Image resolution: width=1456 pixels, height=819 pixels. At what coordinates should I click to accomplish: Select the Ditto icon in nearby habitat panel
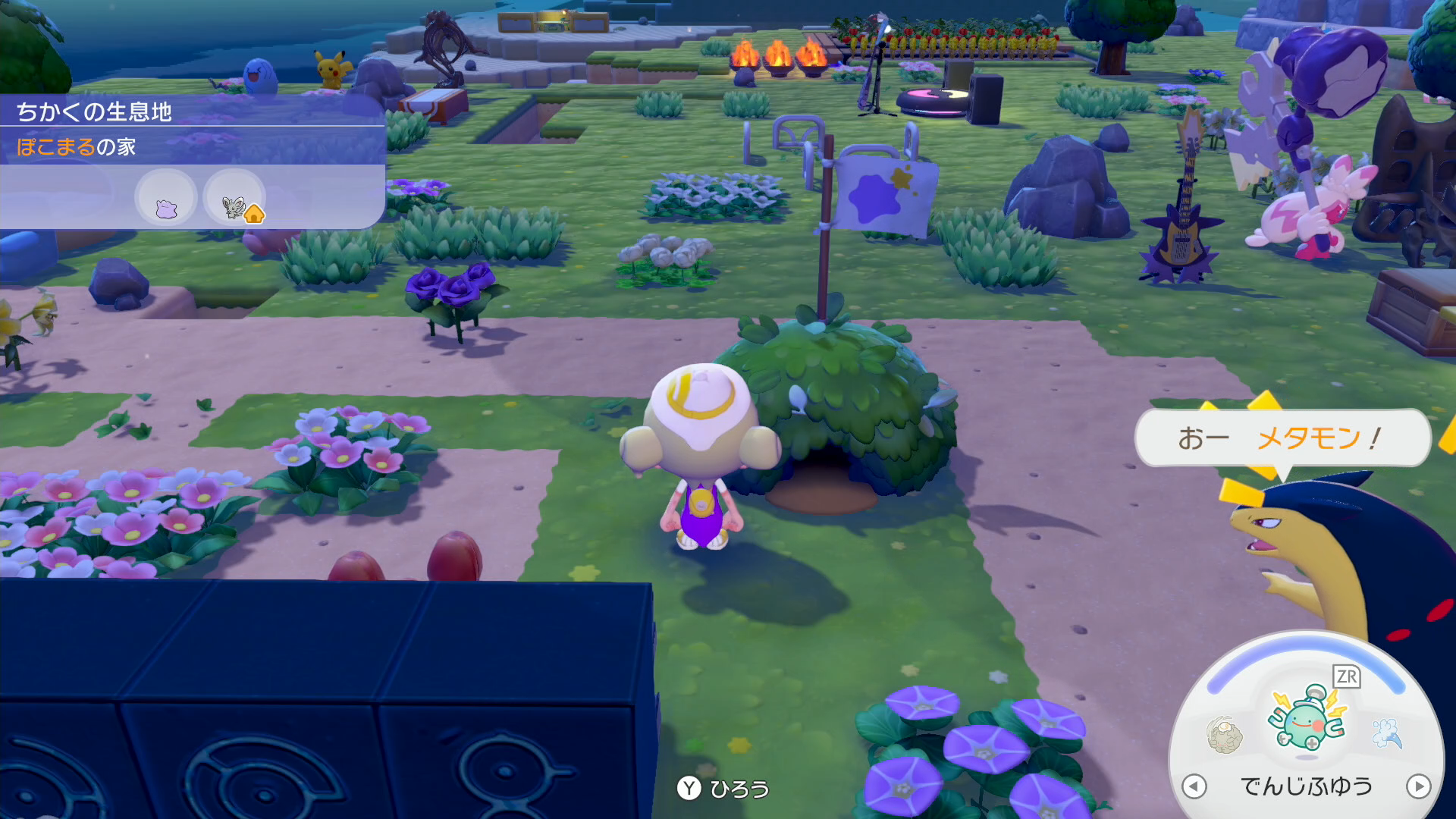click(166, 199)
